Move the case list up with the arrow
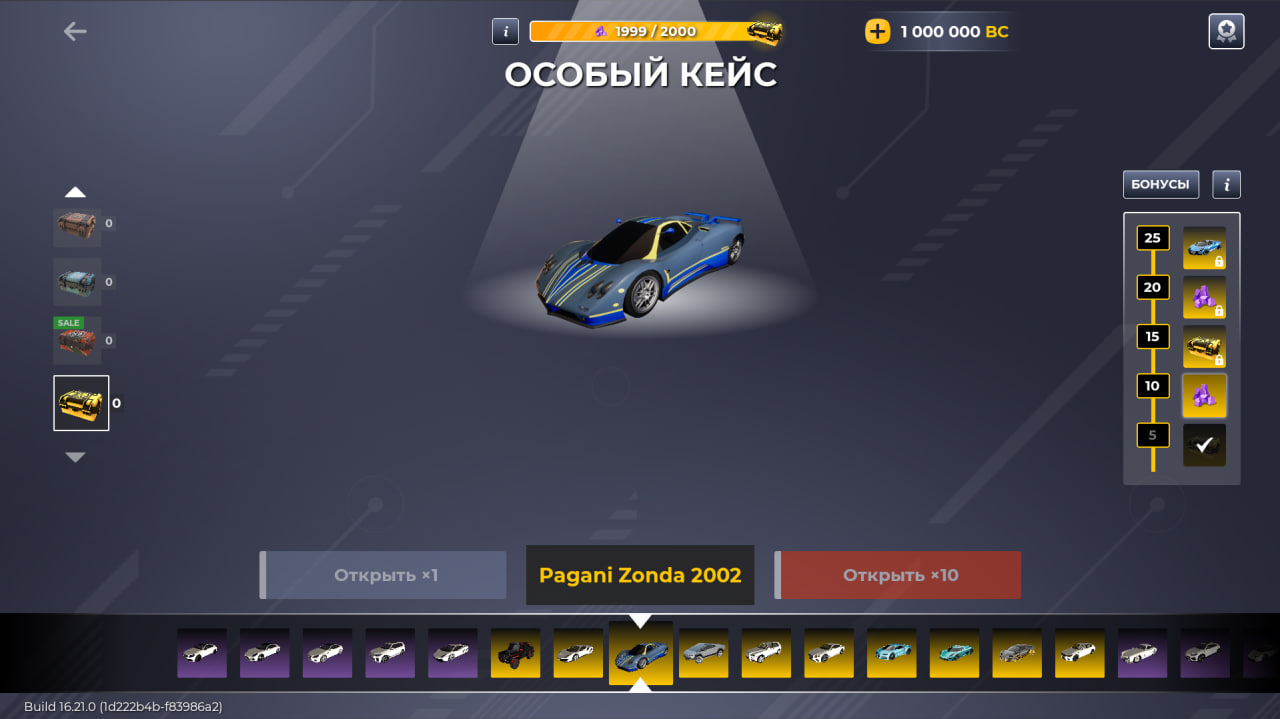Image resolution: width=1280 pixels, height=719 pixels. point(75,192)
